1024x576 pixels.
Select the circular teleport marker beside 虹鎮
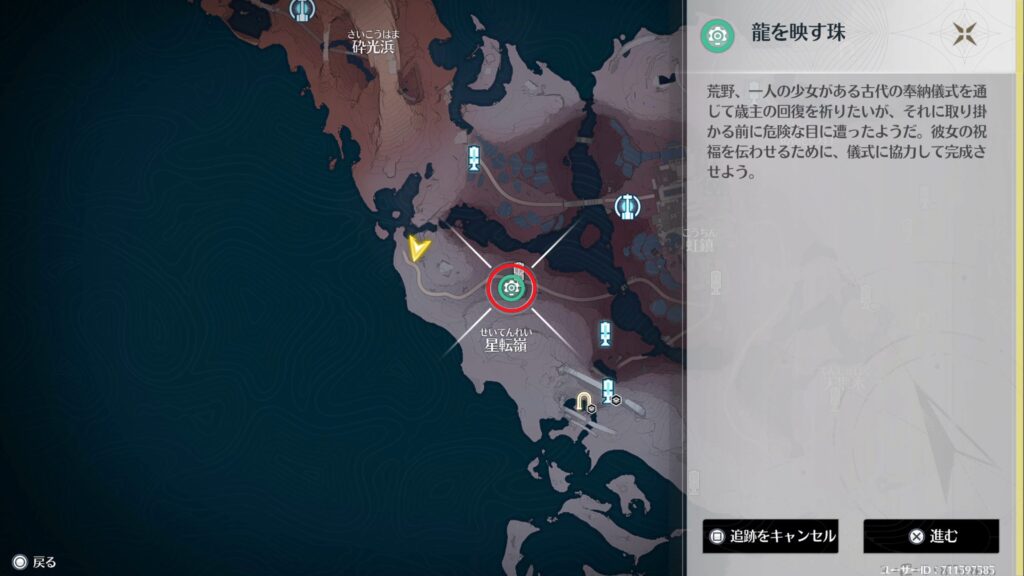(x=627, y=206)
